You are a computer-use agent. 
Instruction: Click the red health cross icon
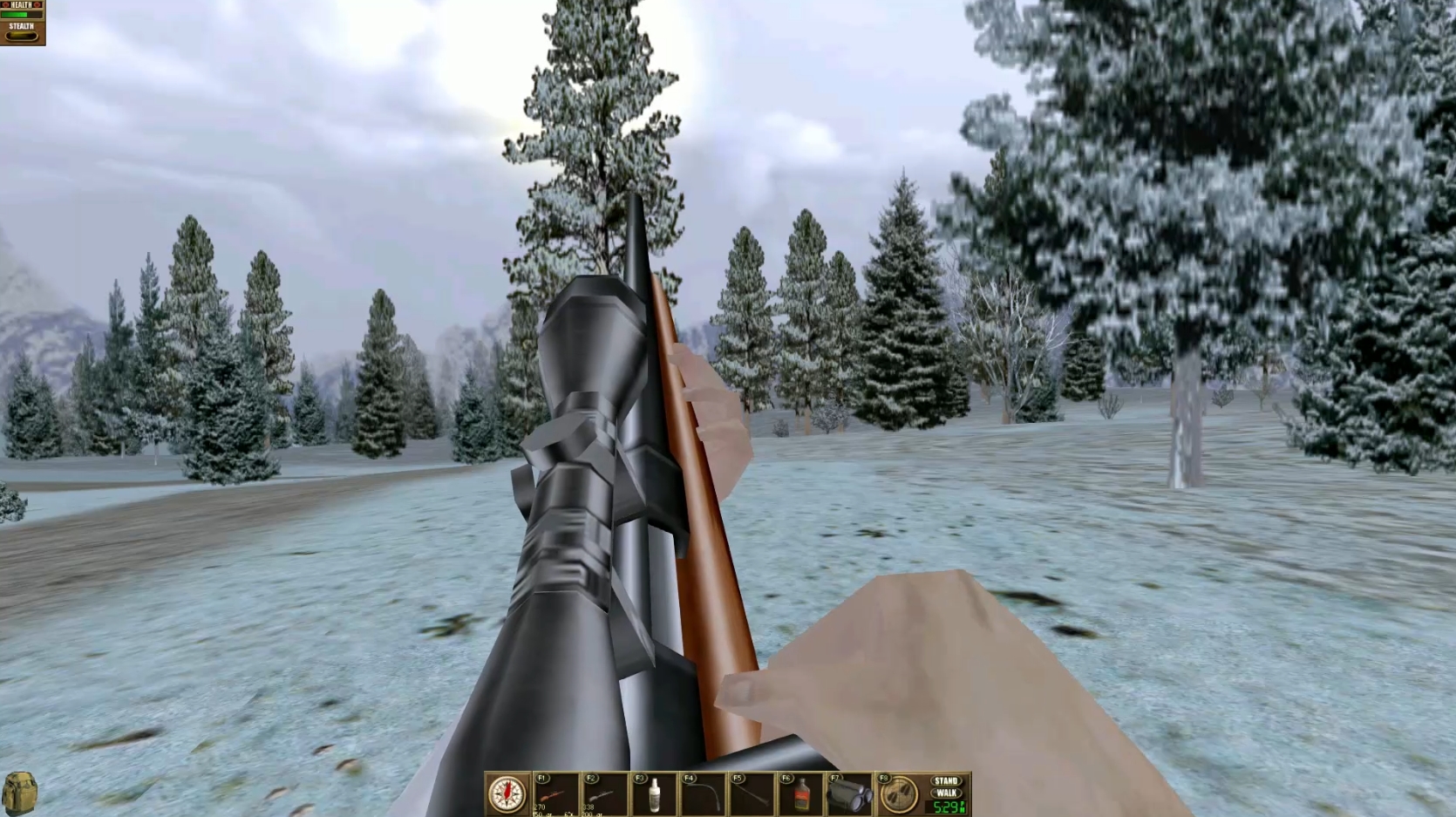pos(6,4)
